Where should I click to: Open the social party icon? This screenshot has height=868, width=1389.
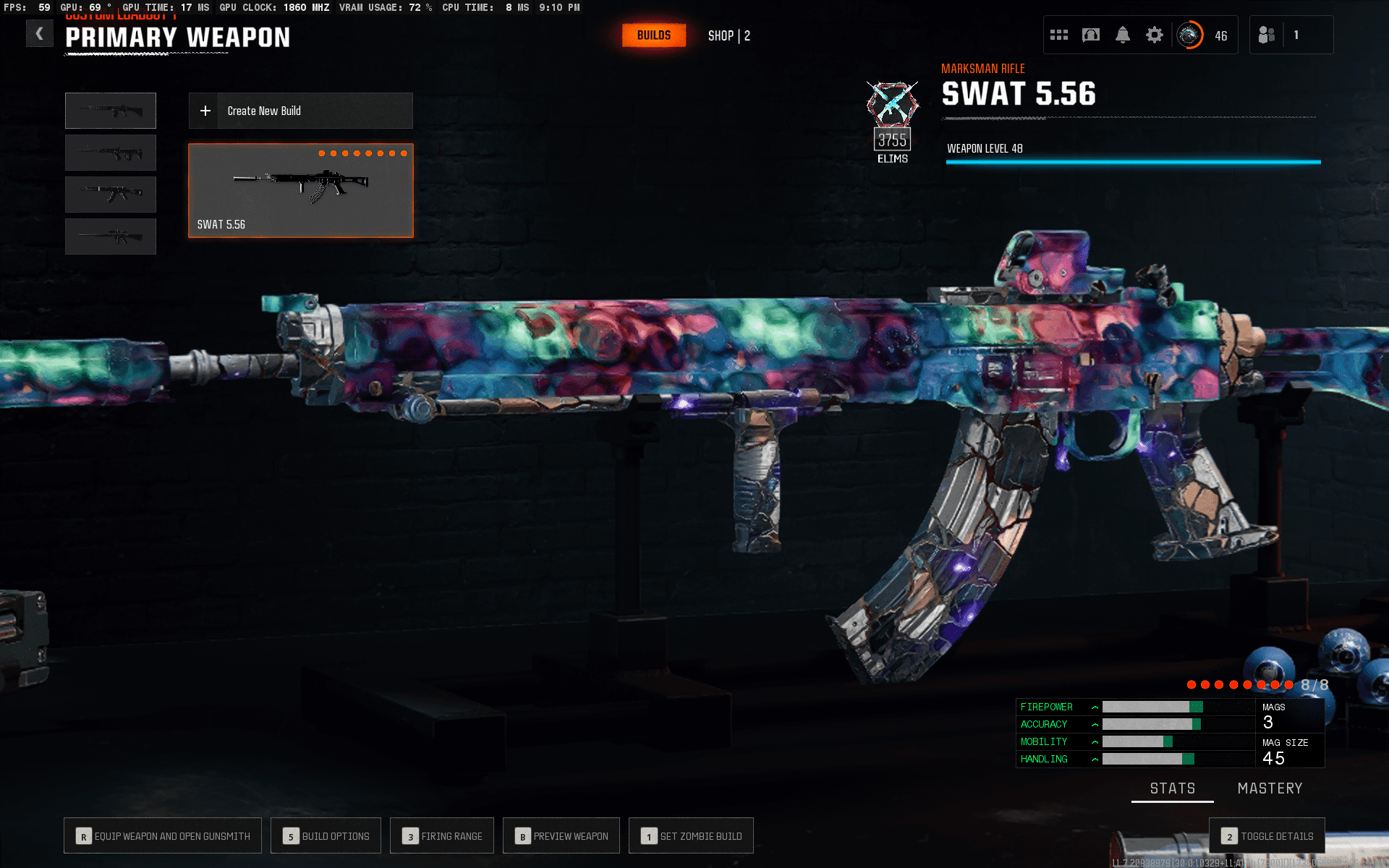[1267, 35]
